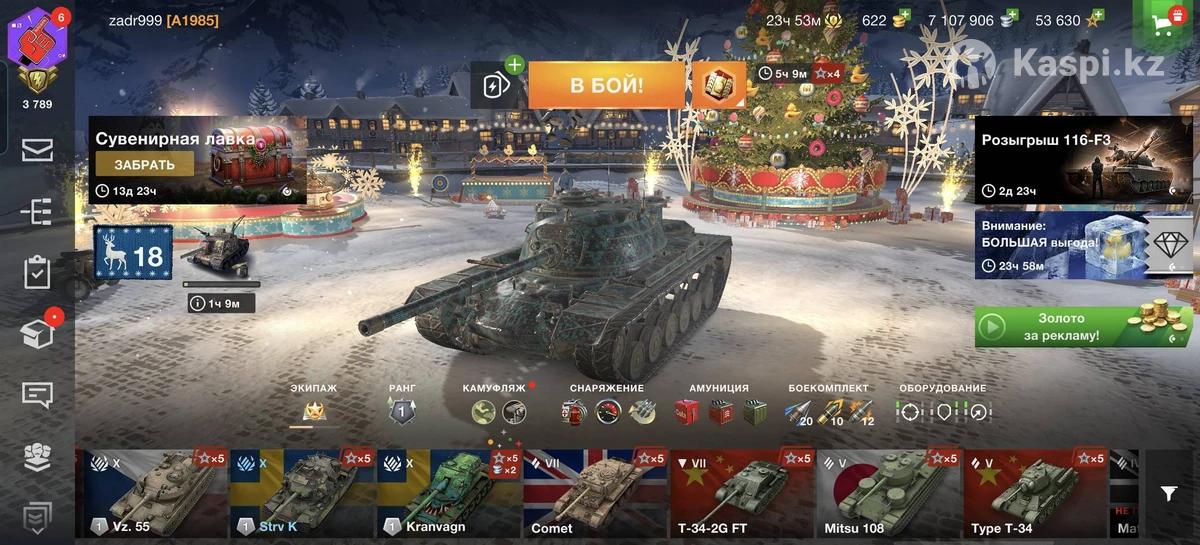This screenshot has width=1200, height=545.
Task: Pick the Kranvagn tank from carousel
Action: (448, 493)
